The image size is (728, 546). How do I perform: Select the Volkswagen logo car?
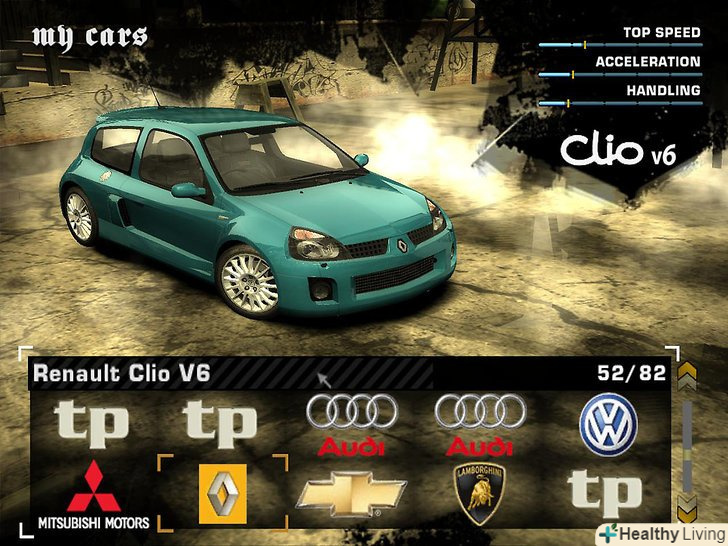click(608, 427)
